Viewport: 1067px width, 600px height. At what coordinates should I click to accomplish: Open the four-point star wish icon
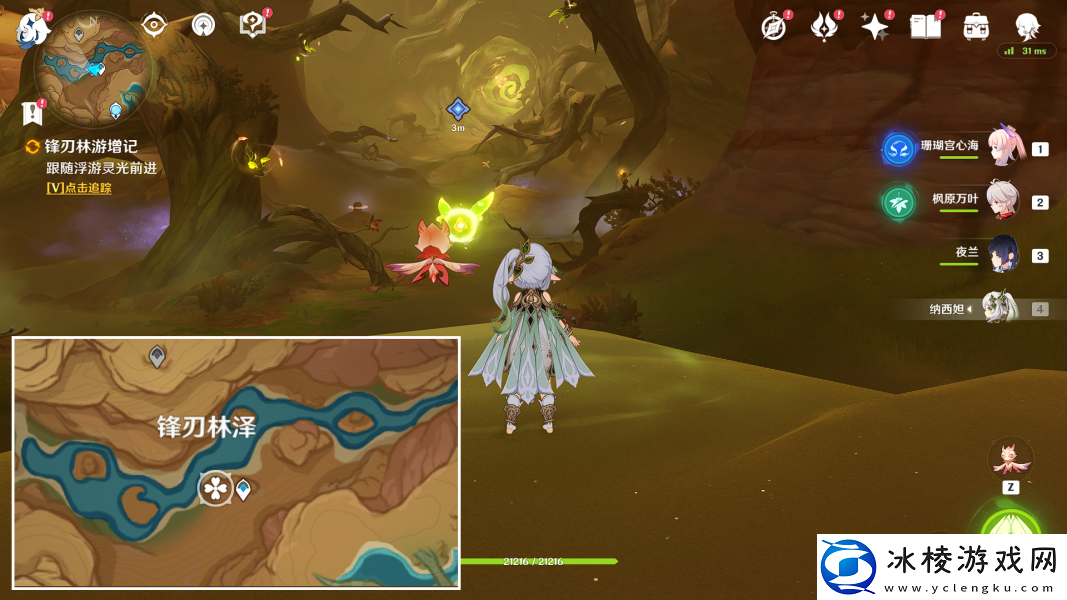point(875,27)
